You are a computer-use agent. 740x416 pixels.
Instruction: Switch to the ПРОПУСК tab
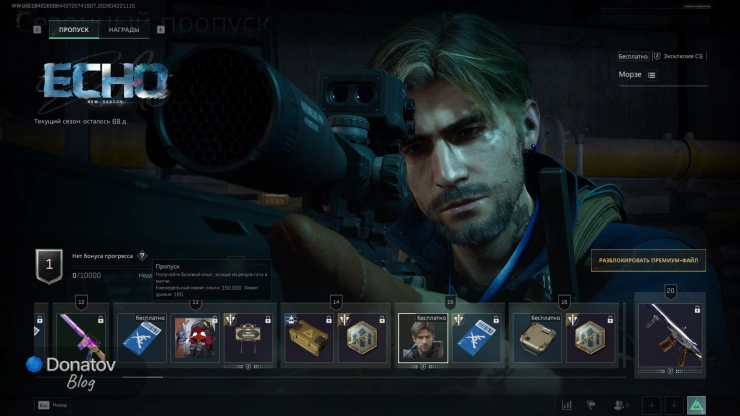73,30
